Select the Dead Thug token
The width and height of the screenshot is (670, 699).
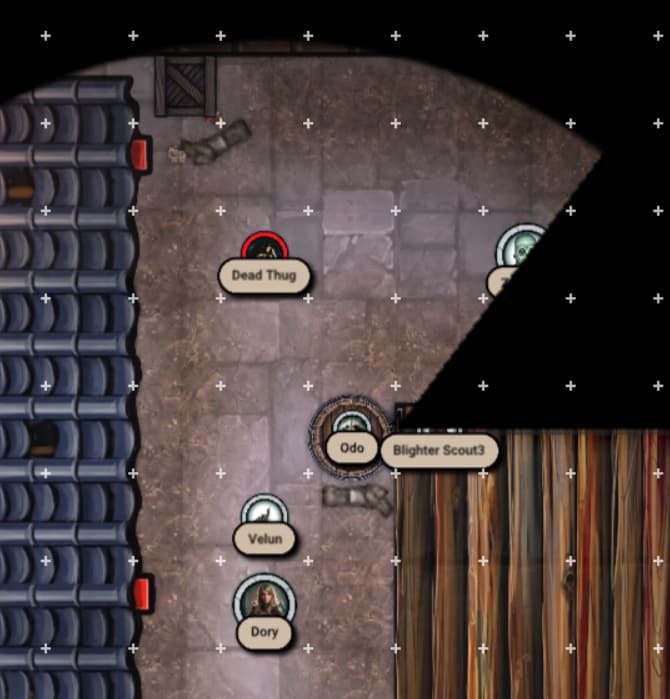(264, 249)
